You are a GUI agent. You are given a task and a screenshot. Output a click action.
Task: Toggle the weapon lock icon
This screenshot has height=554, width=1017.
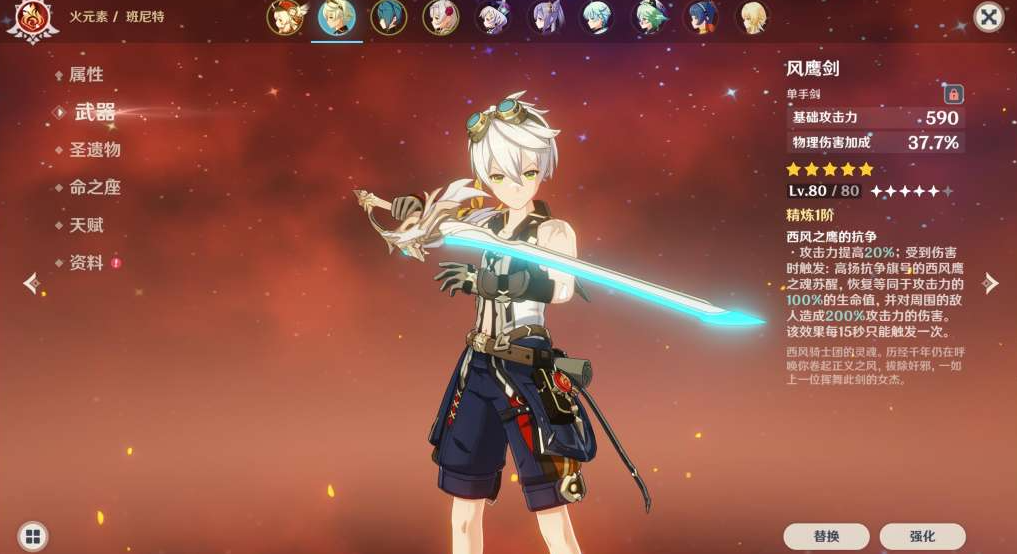(x=953, y=94)
